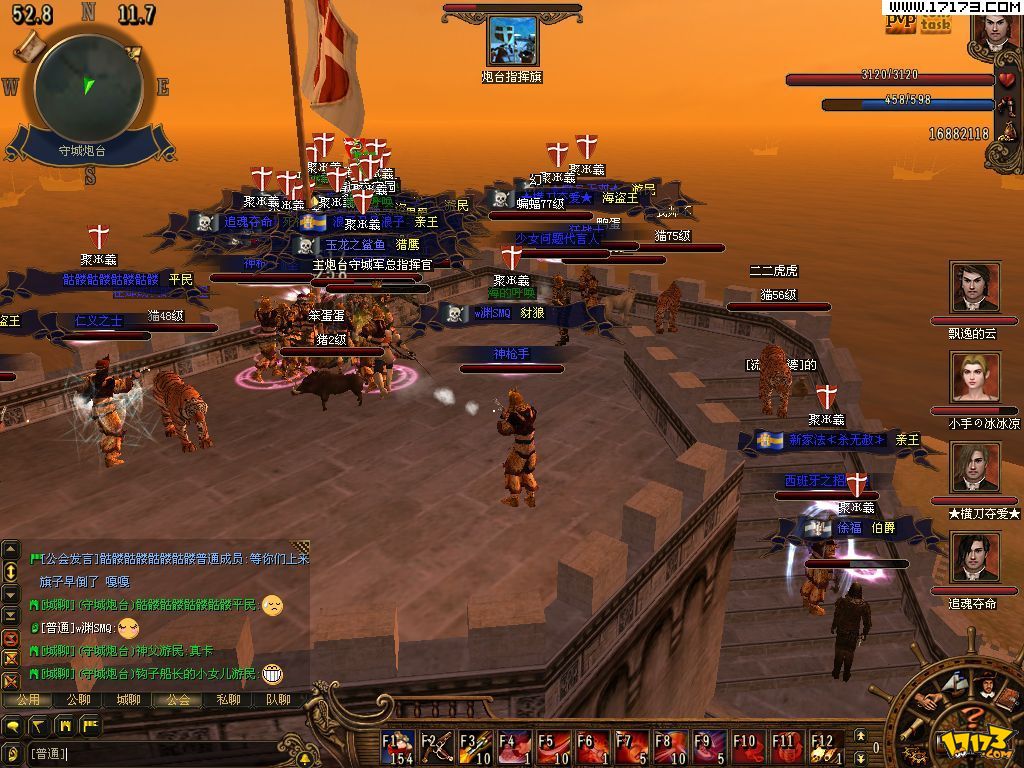
Task: Select party member 小手の冰冰凉 portrait
Action: (975, 378)
